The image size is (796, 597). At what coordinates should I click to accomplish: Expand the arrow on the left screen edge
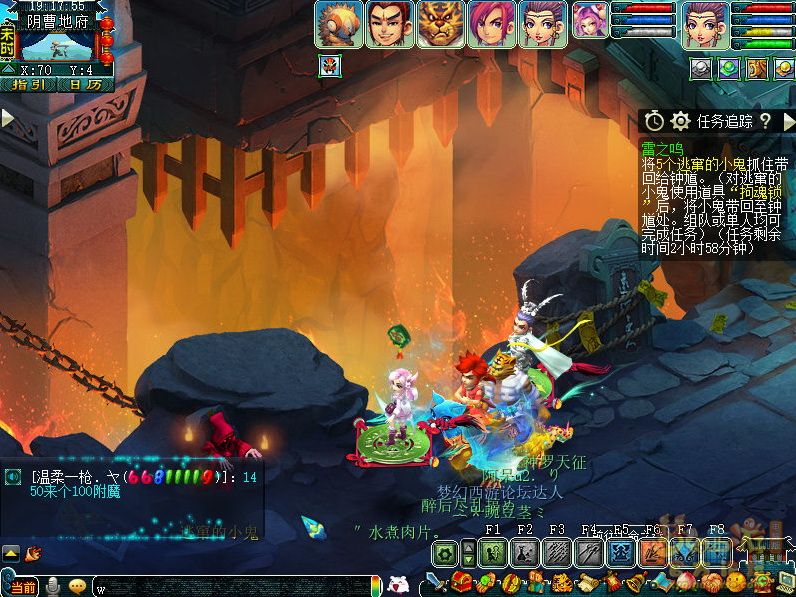(8, 118)
